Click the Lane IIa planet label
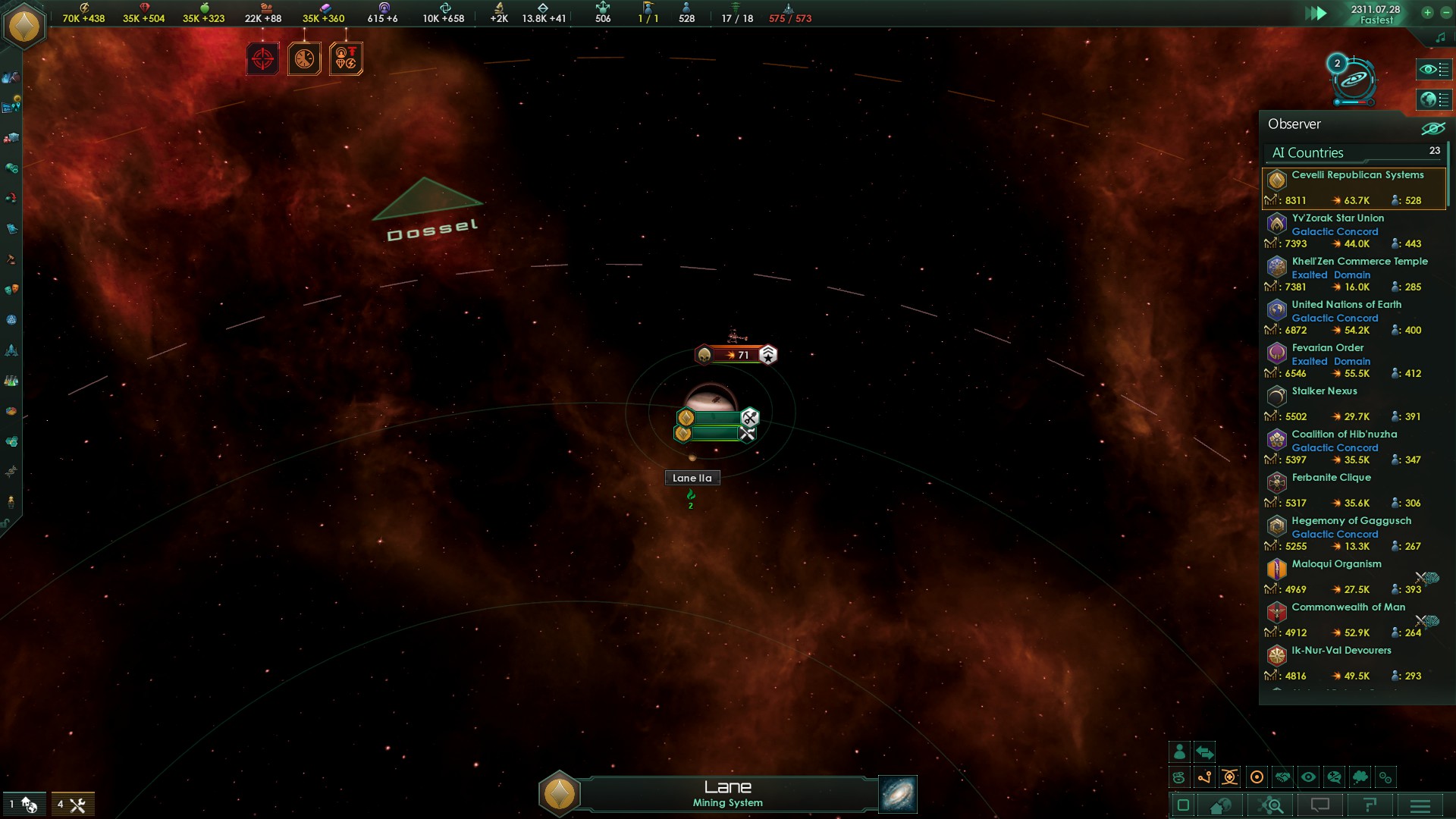1456x819 pixels. click(691, 478)
